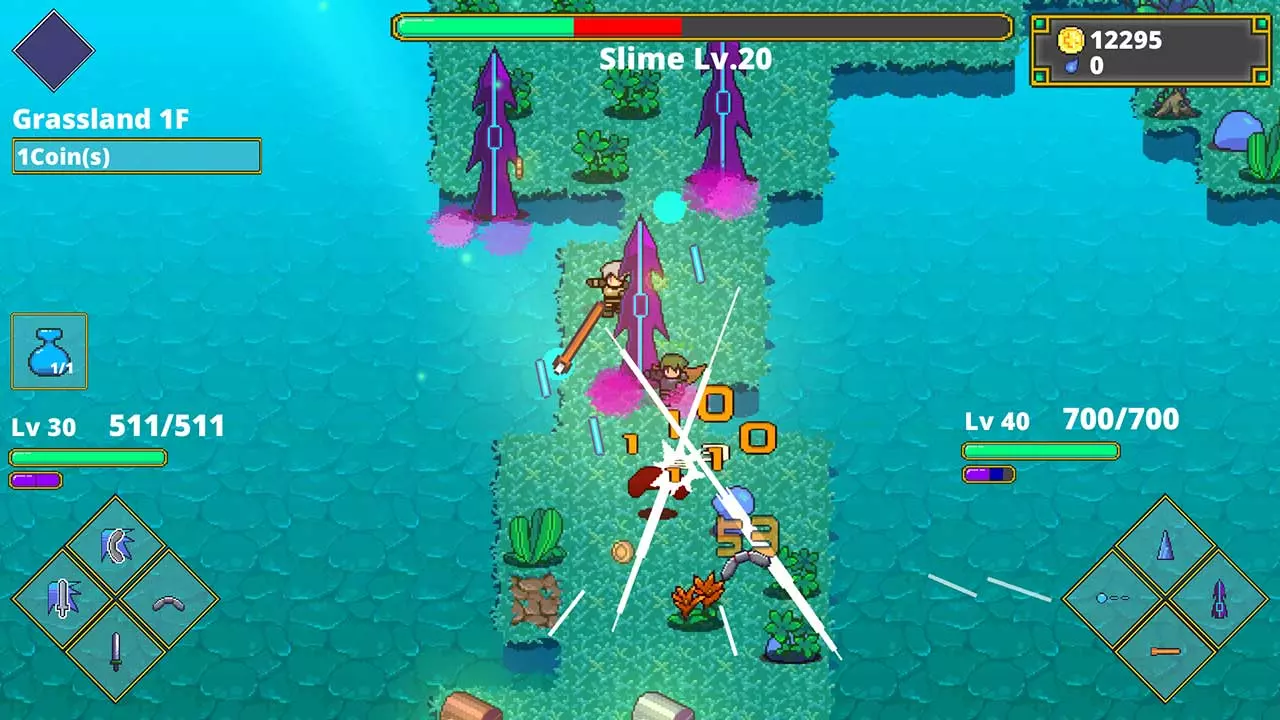Select the purple mana bar below player HP

tap(35, 479)
